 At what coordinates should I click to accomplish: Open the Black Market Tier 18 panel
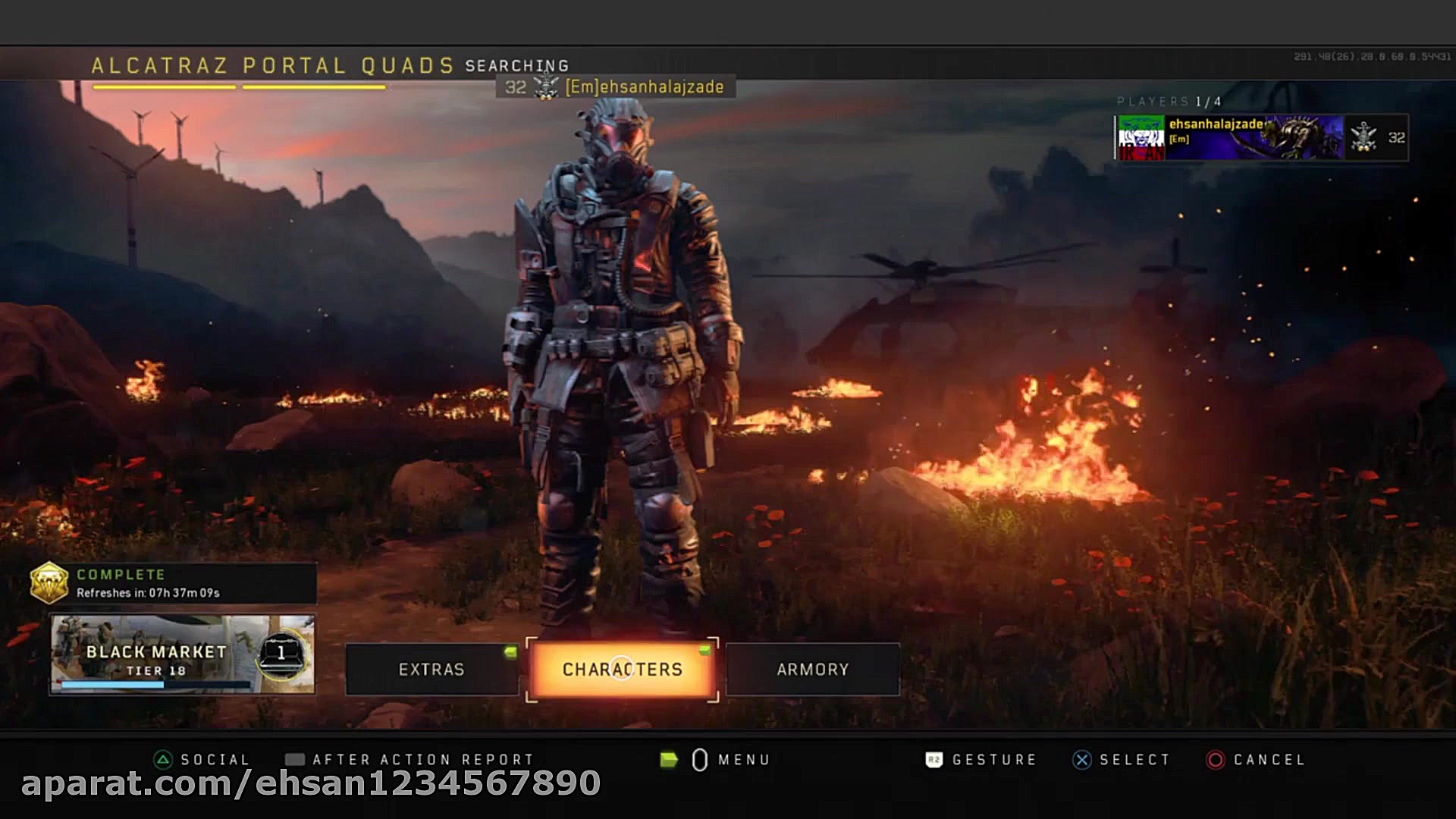click(x=182, y=654)
